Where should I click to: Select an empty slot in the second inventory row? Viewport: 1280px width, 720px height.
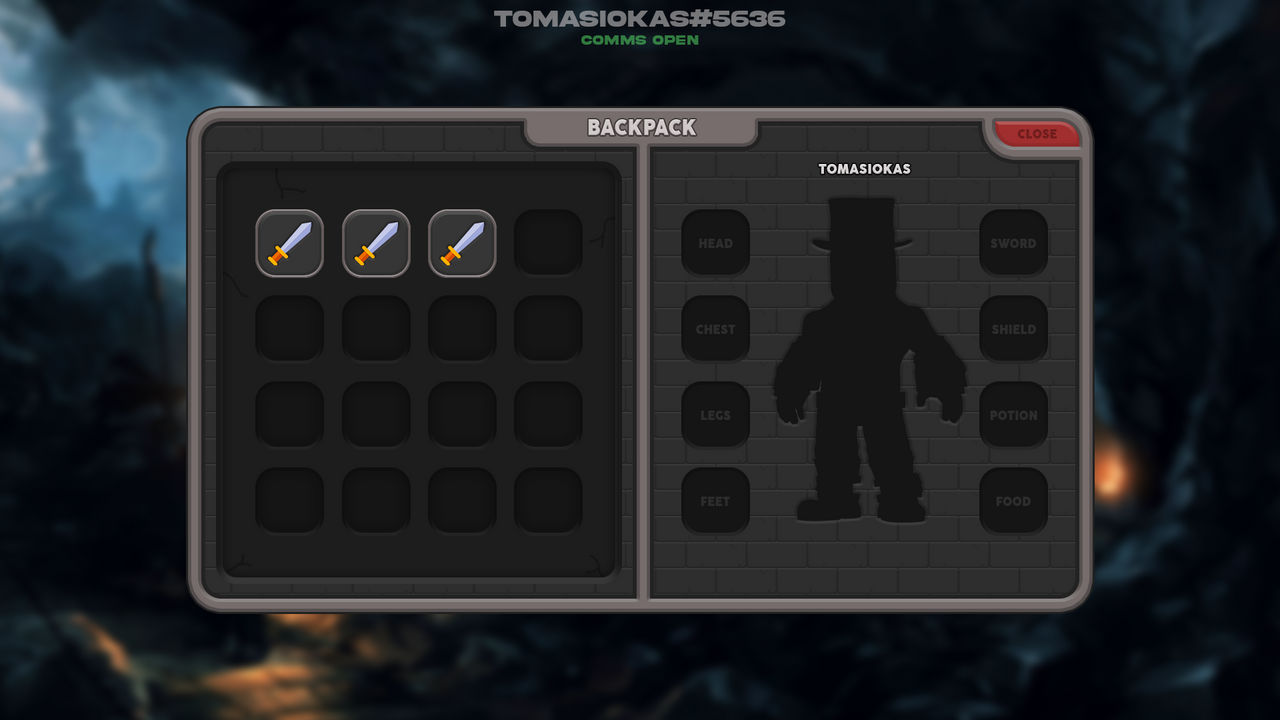289,330
